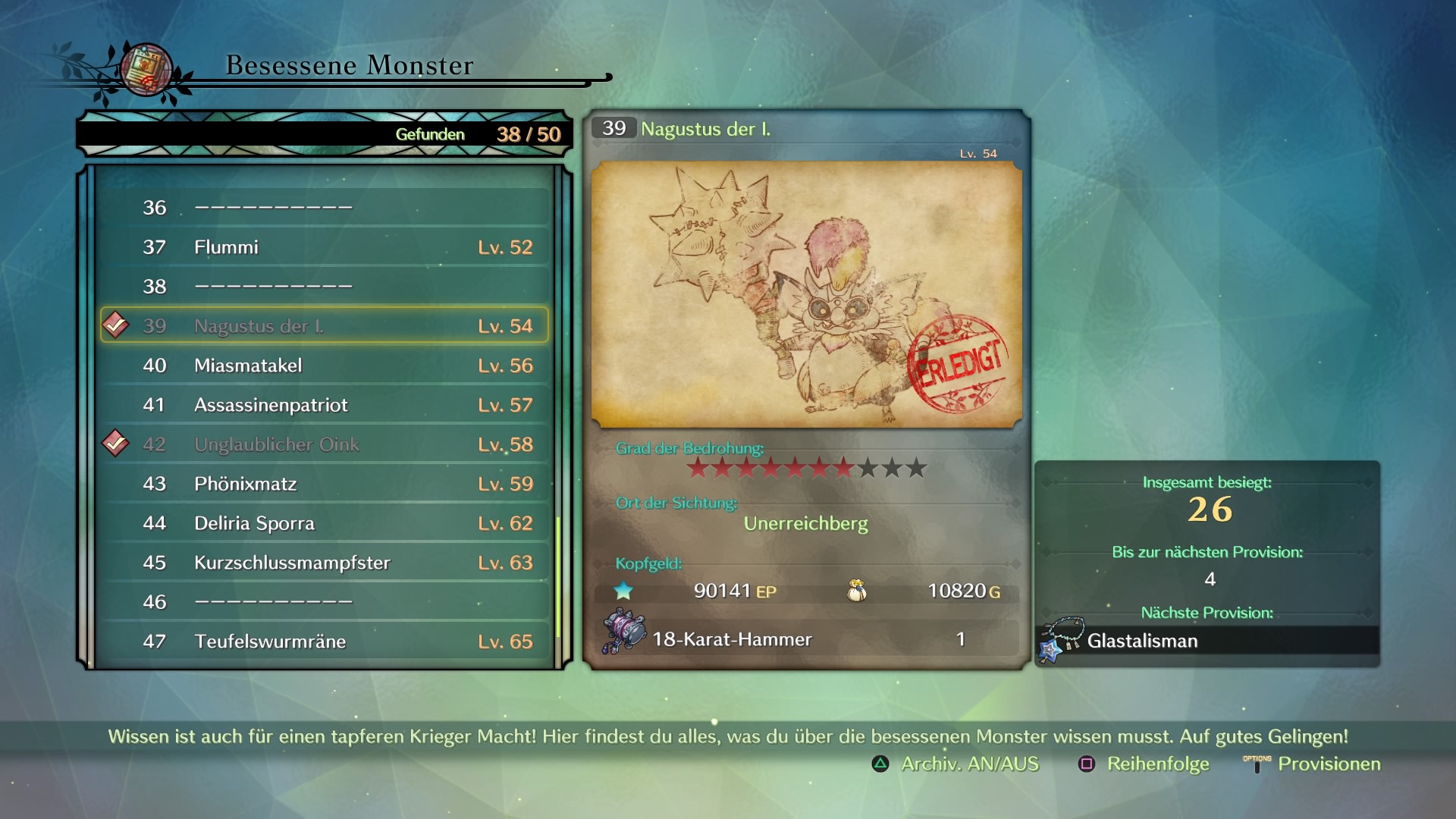
Task: Choose the Nagustus der I. entry
Action: pyautogui.click(x=325, y=326)
